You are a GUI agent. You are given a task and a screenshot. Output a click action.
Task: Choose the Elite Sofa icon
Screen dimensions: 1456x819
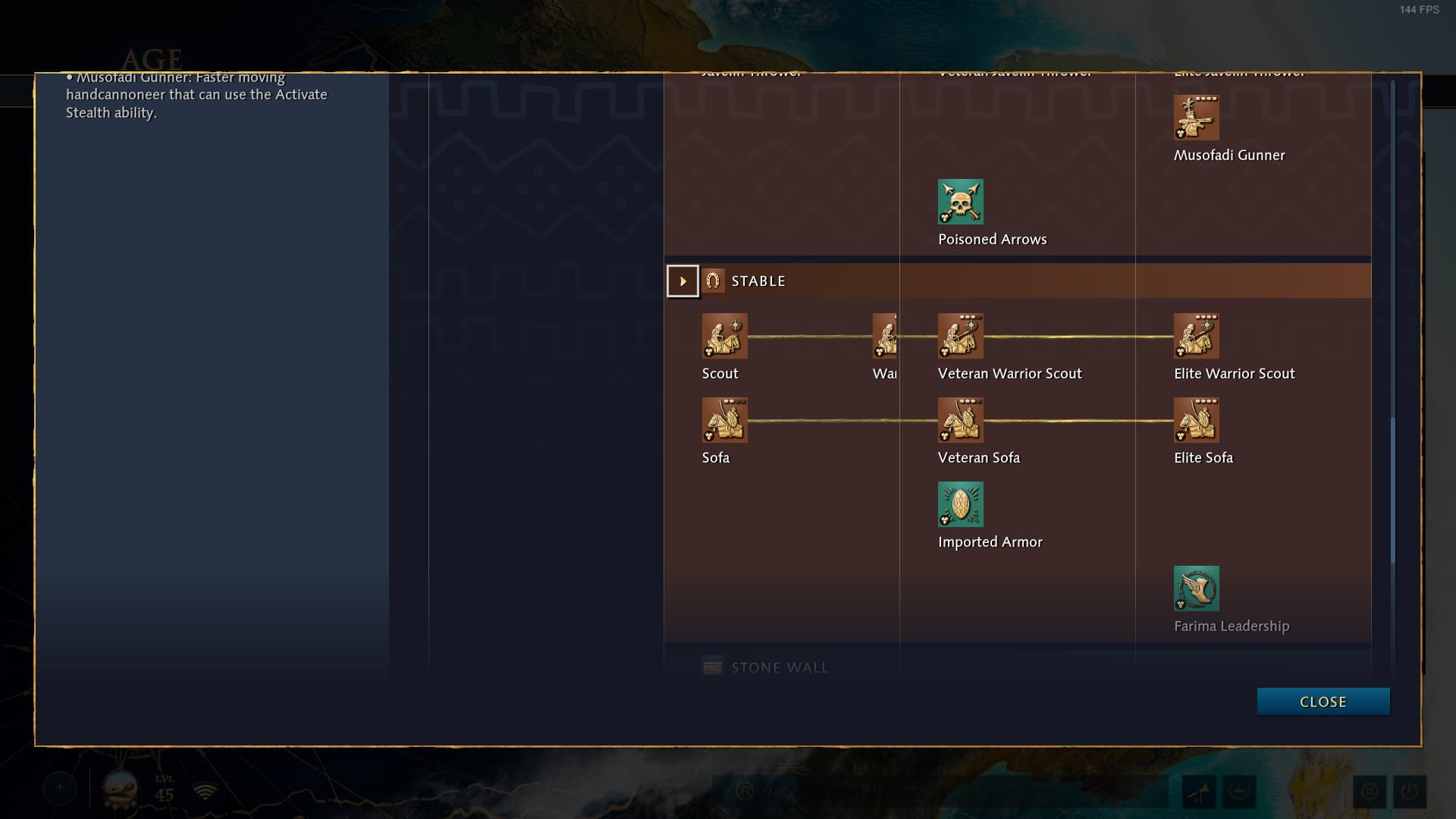(1196, 420)
